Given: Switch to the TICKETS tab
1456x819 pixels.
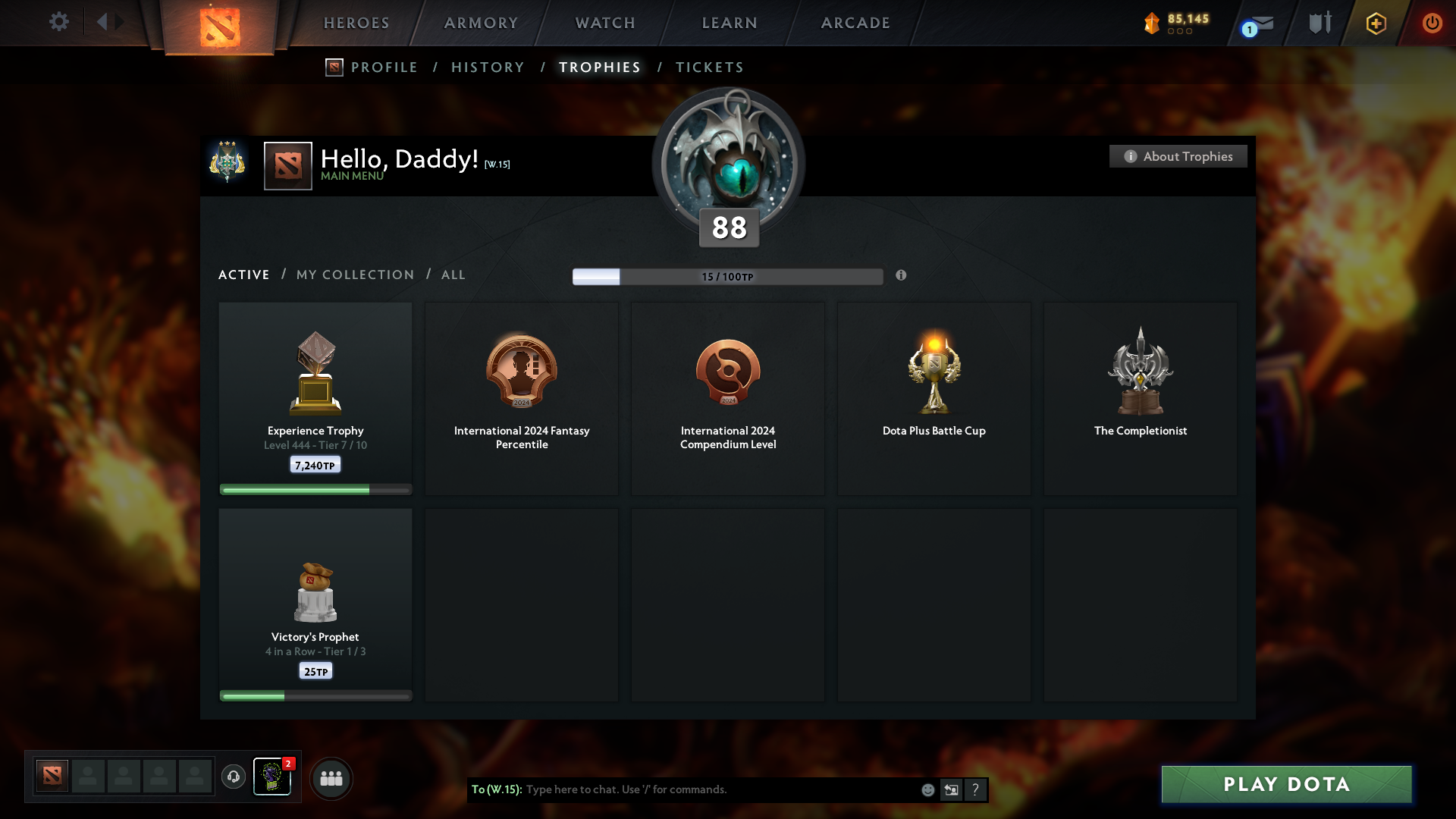Looking at the screenshot, I should (x=709, y=67).
